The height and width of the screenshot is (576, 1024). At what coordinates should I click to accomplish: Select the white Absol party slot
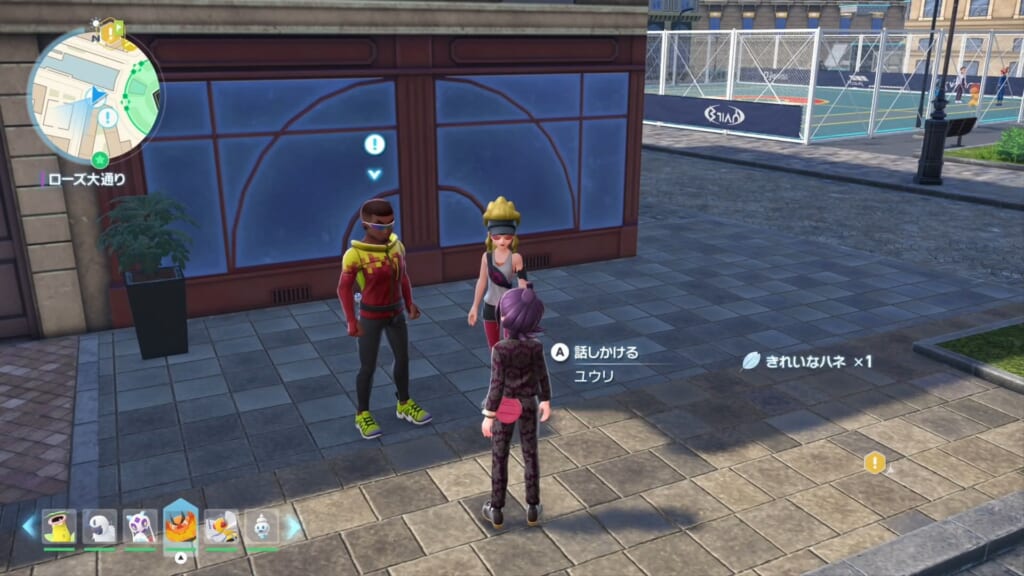[100, 526]
